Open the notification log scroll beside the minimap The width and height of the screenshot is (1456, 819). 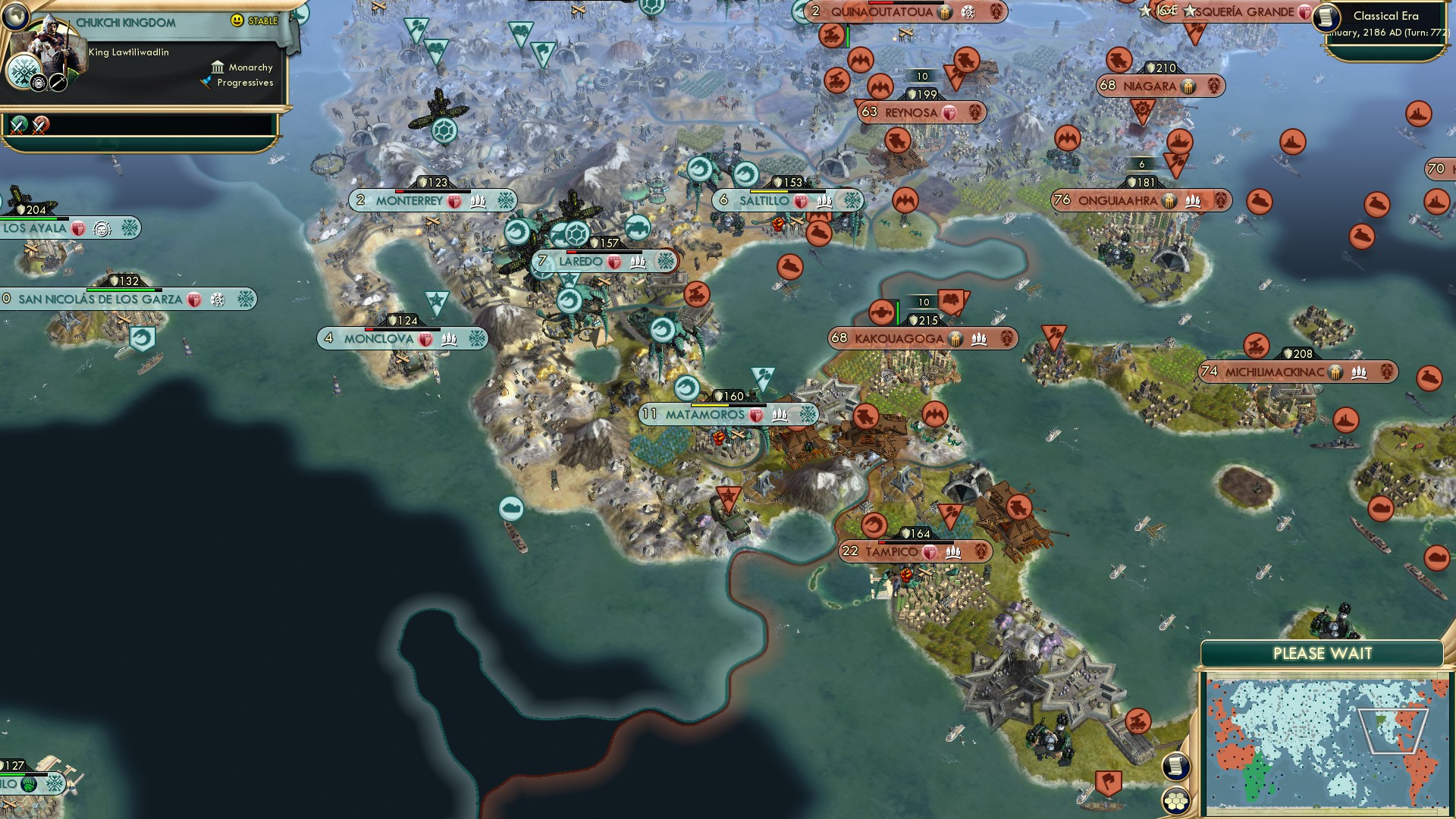tap(1177, 767)
